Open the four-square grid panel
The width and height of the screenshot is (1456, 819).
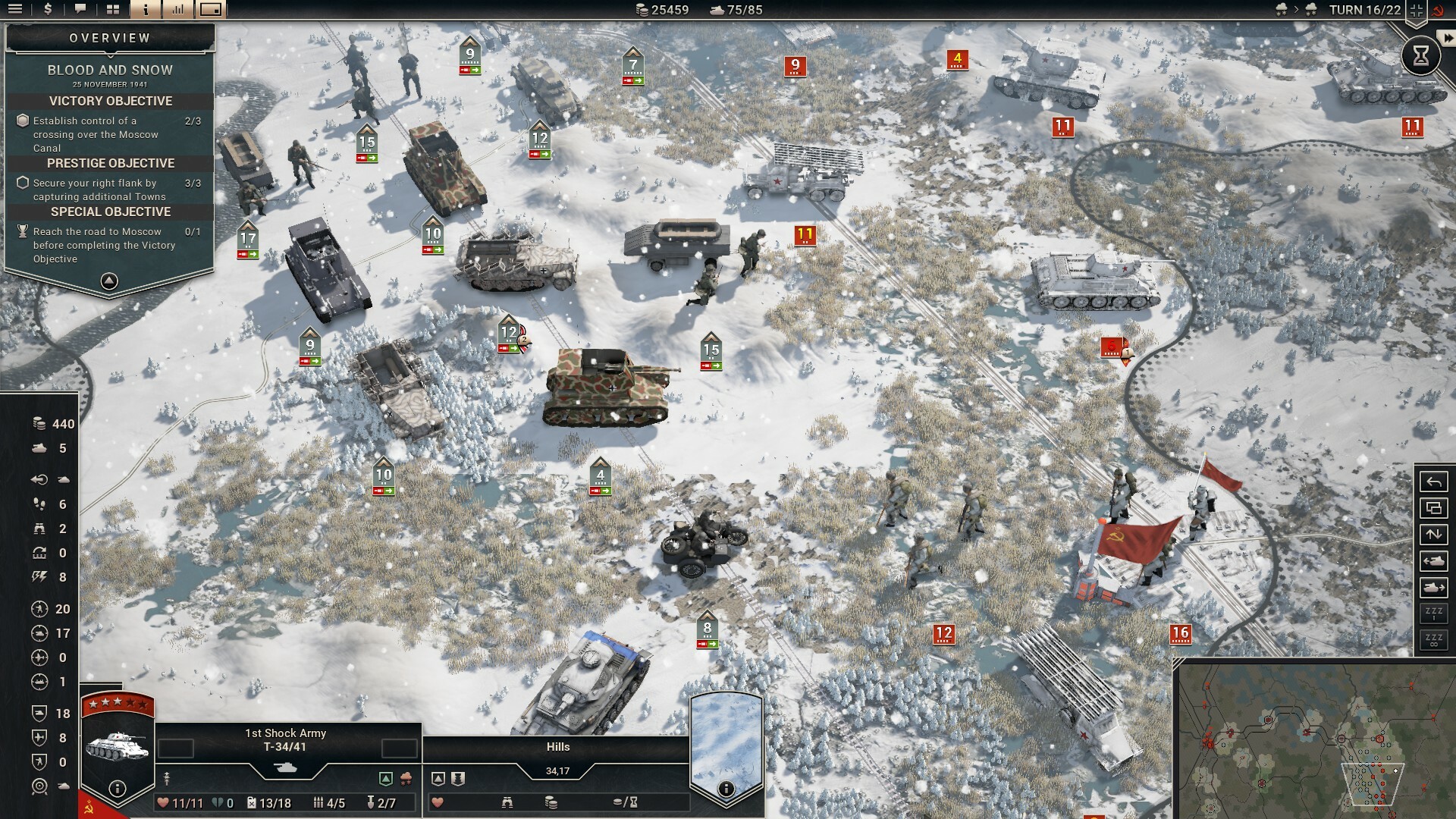[x=113, y=10]
